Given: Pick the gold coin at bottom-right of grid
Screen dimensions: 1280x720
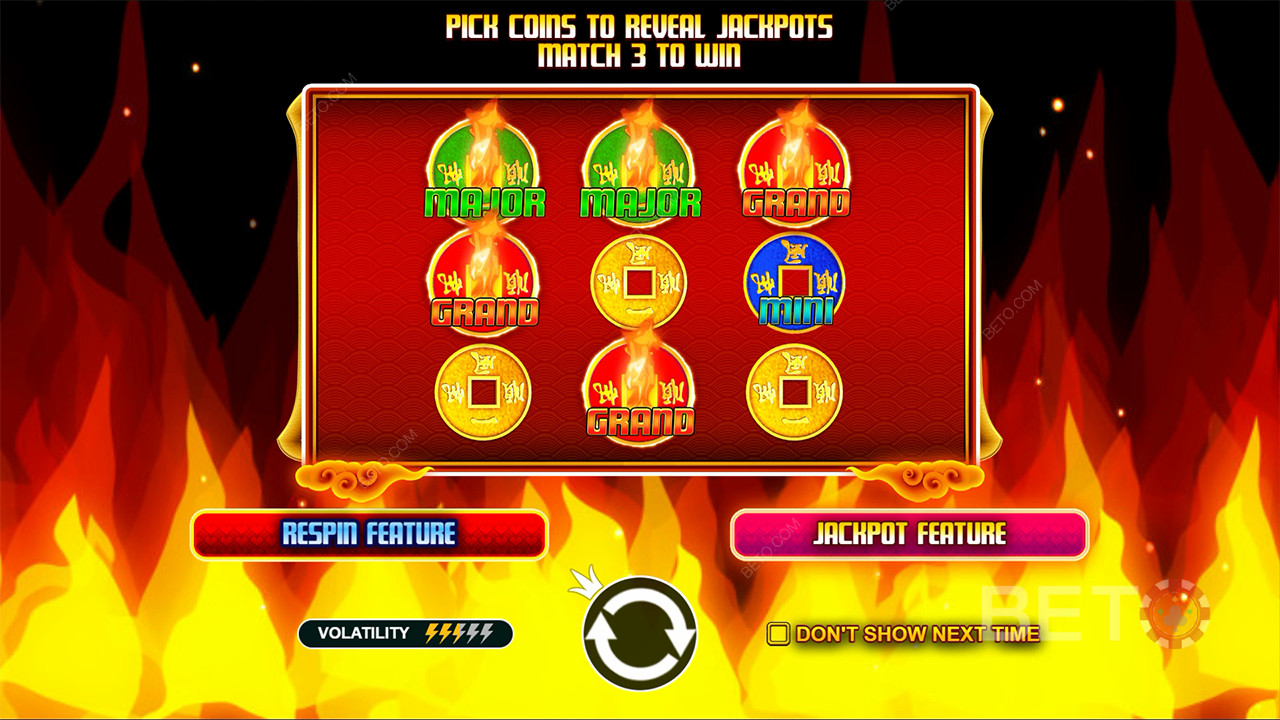Looking at the screenshot, I should [795, 390].
